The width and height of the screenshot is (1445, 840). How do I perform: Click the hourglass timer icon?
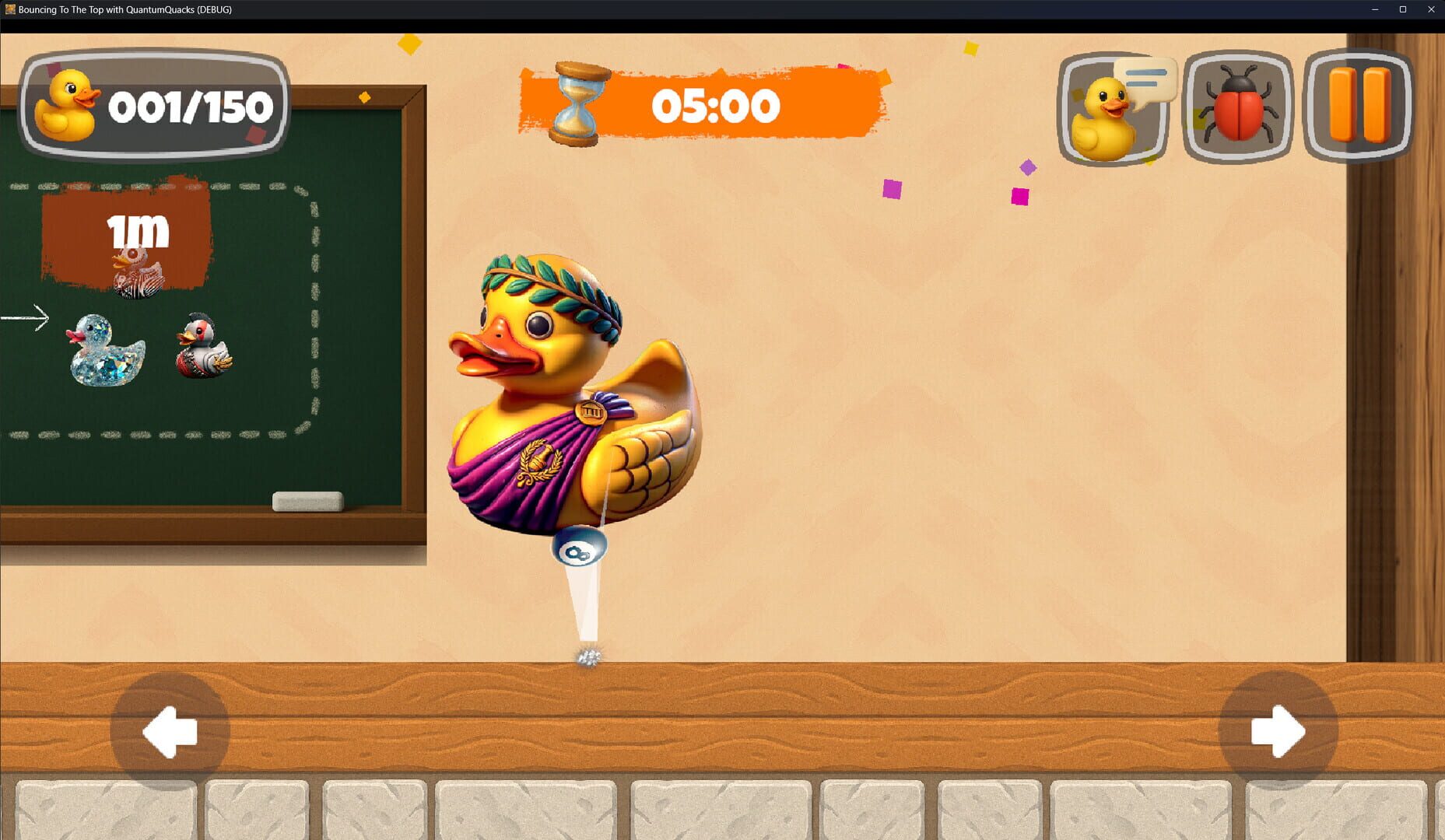coord(577,105)
